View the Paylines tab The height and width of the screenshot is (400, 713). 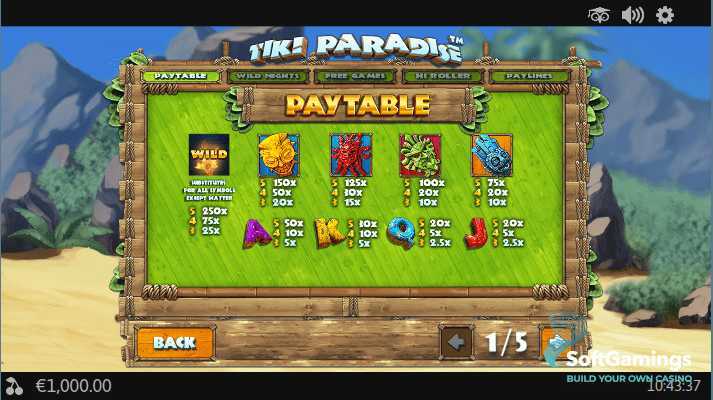tap(530, 76)
